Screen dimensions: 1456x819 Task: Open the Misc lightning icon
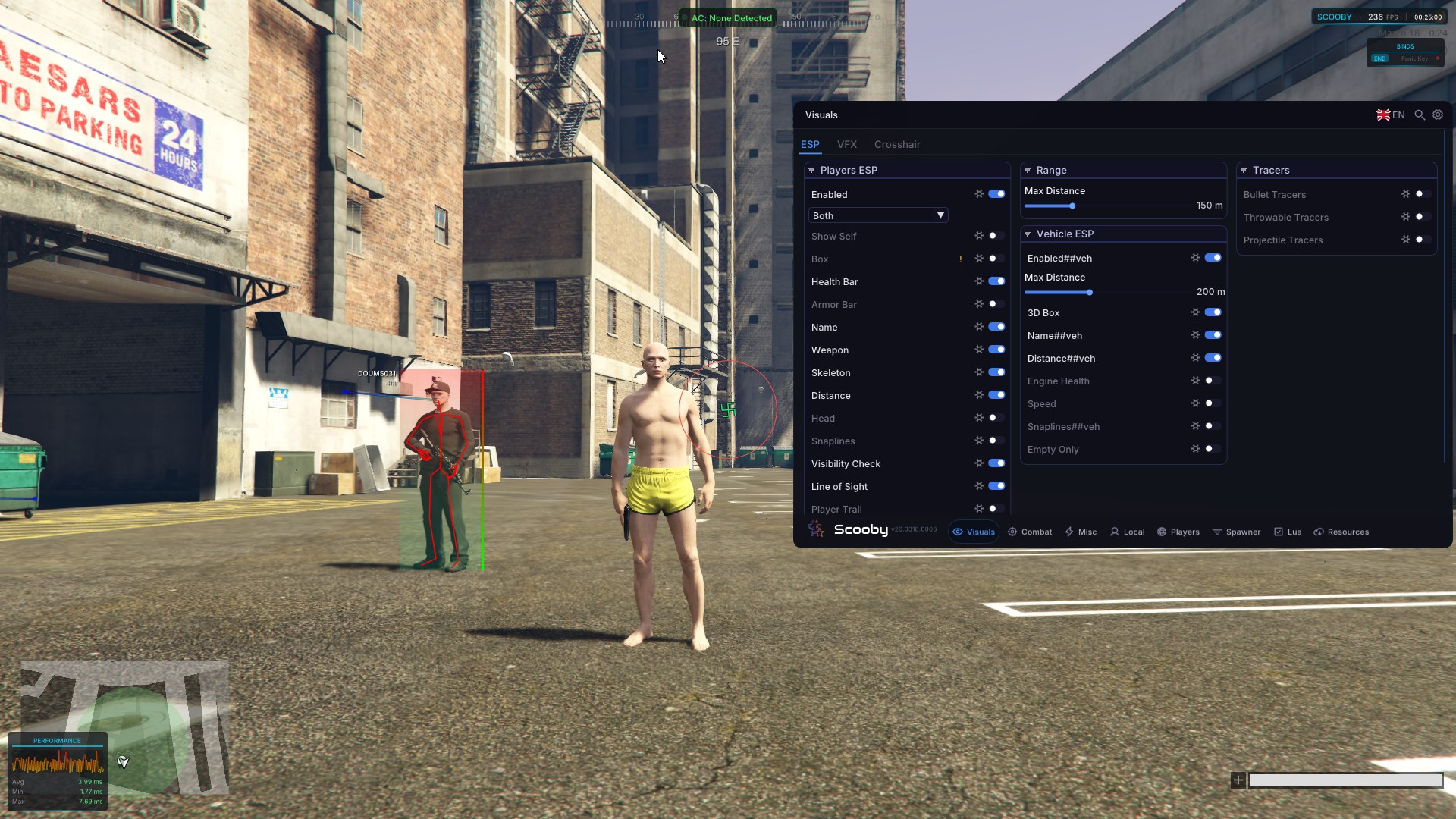click(x=1068, y=532)
